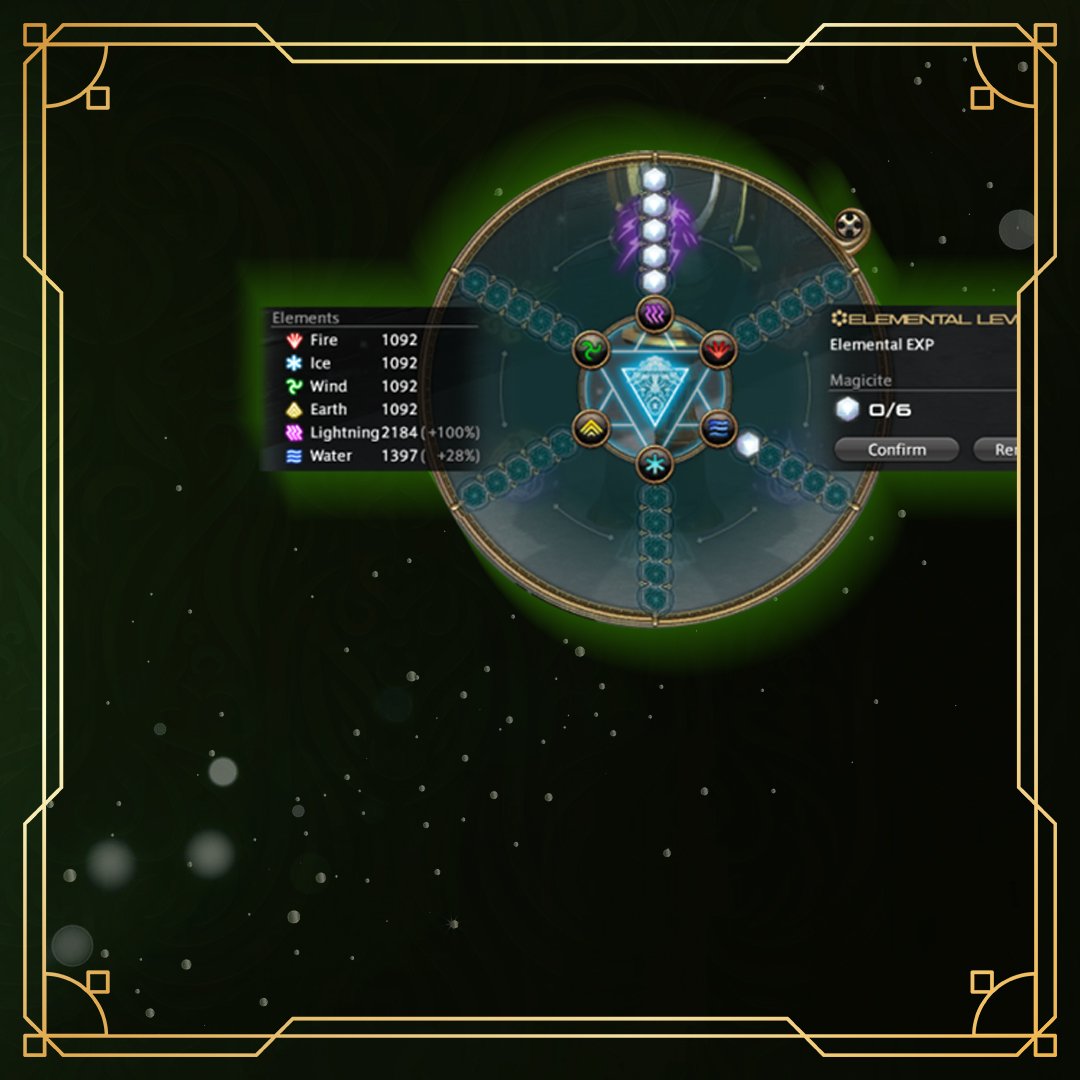
Task: Select the red Fire element node
Action: coord(717,349)
